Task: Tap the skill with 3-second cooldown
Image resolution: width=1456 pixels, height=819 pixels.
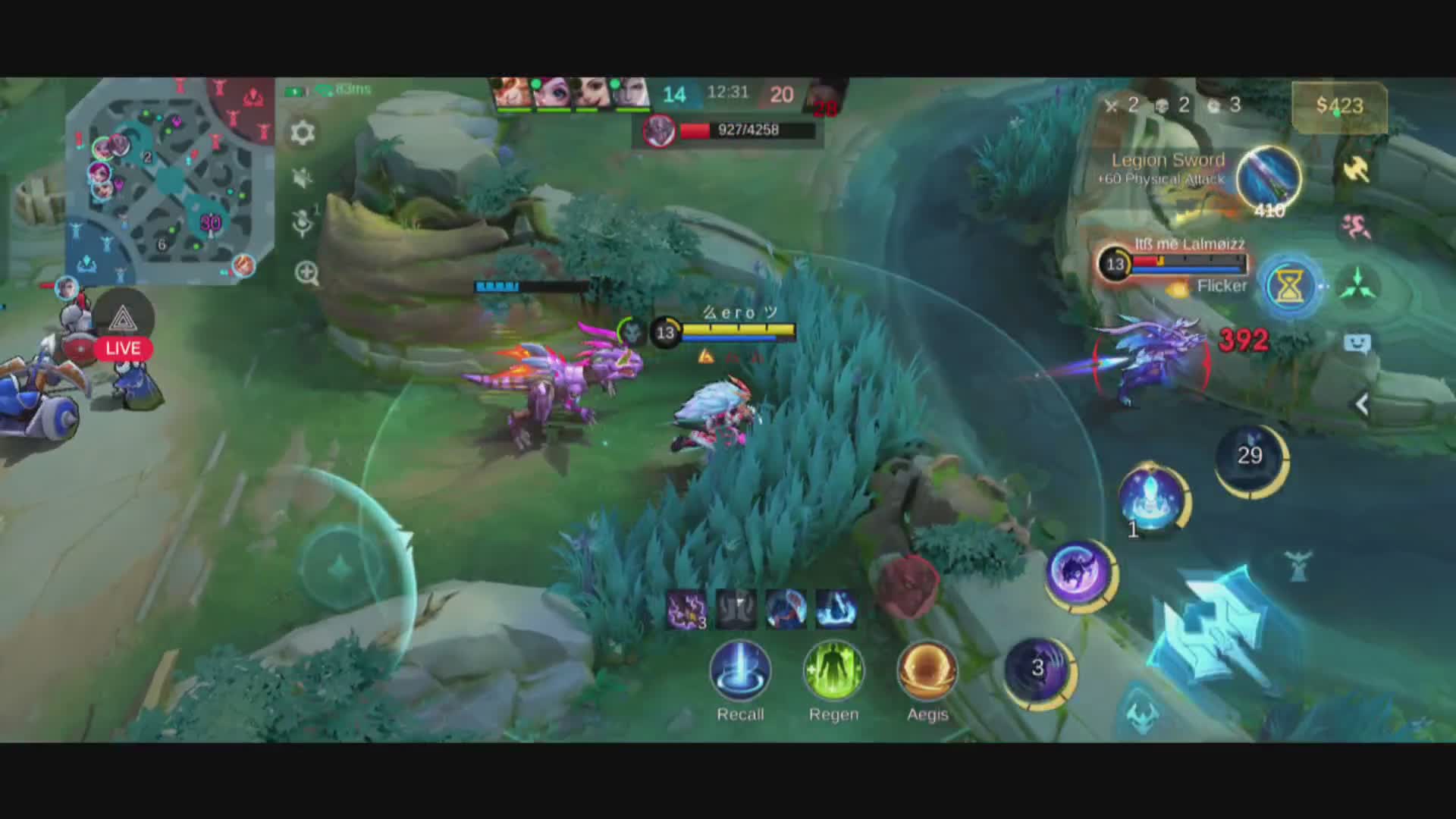Action: (x=1037, y=669)
